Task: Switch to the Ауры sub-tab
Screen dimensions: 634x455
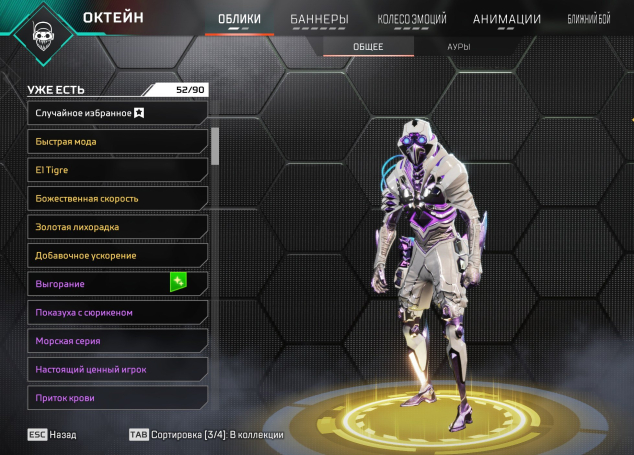Action: pos(459,47)
